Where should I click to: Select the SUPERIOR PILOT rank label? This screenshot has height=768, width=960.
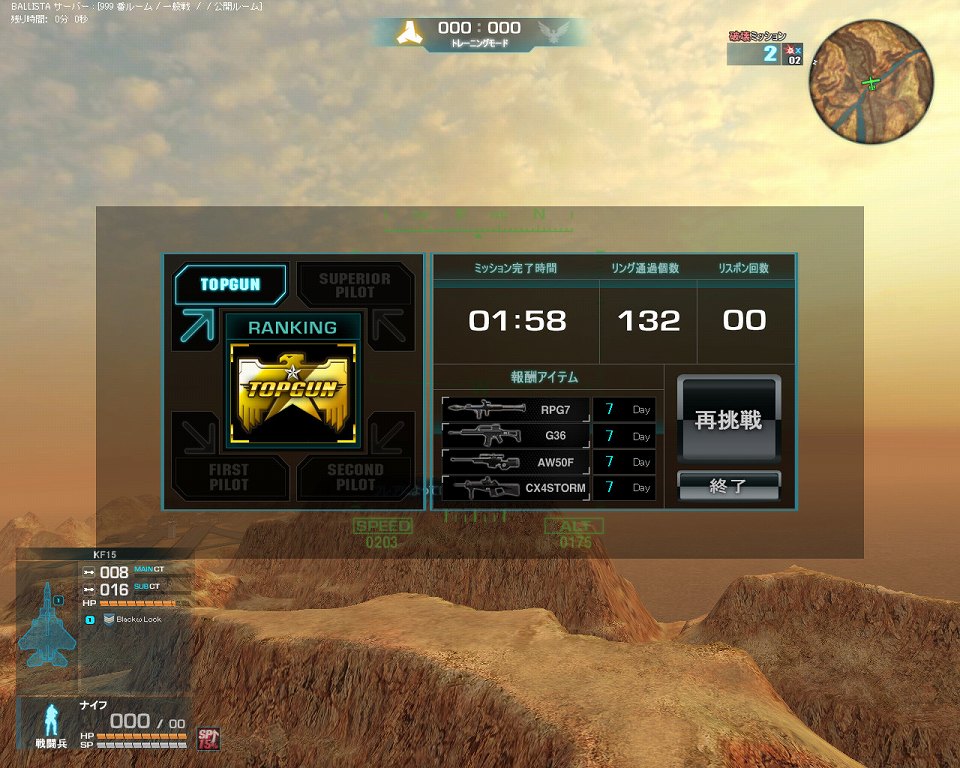355,285
